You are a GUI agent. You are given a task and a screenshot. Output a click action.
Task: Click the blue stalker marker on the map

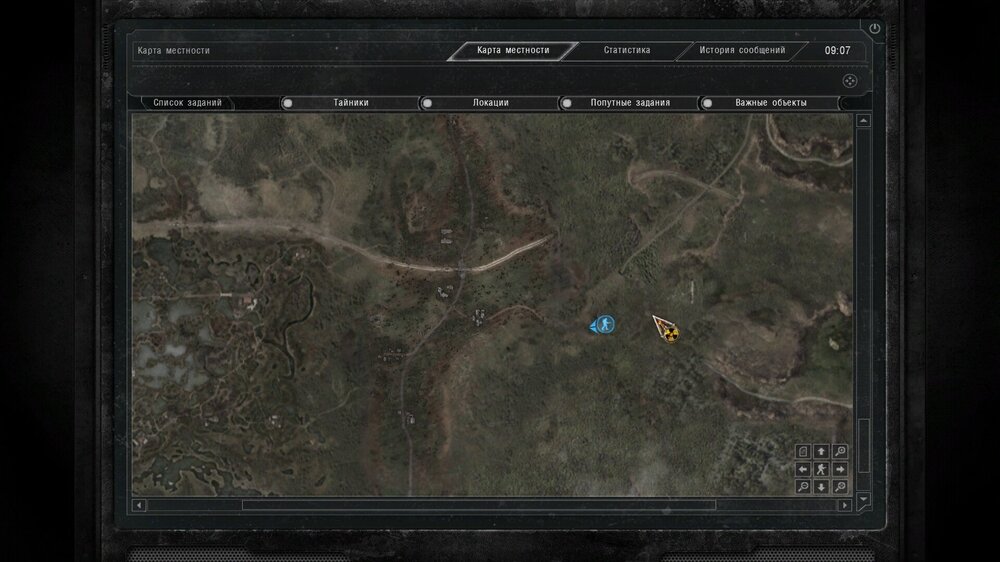pos(603,324)
